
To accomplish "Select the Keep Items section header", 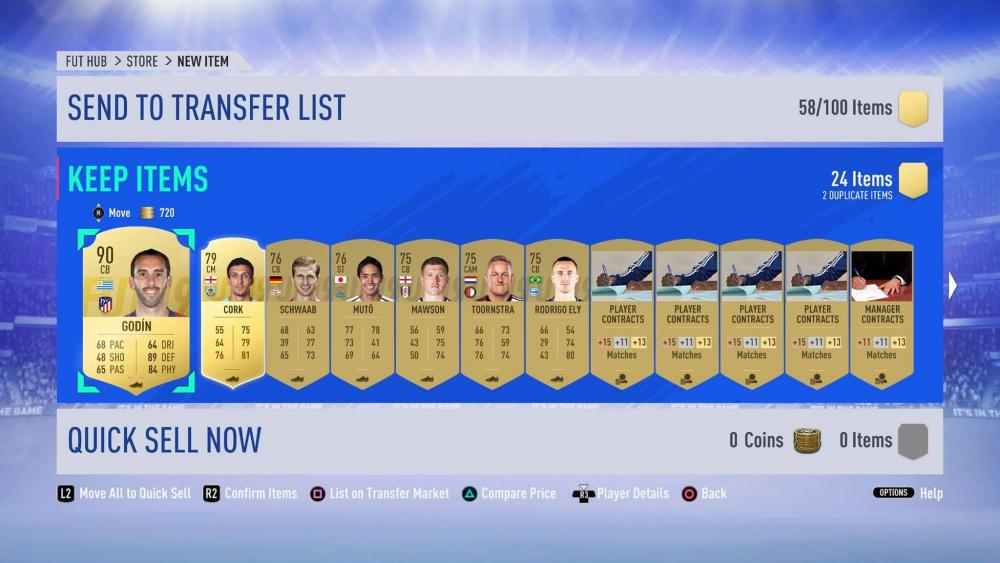I will tap(138, 179).
